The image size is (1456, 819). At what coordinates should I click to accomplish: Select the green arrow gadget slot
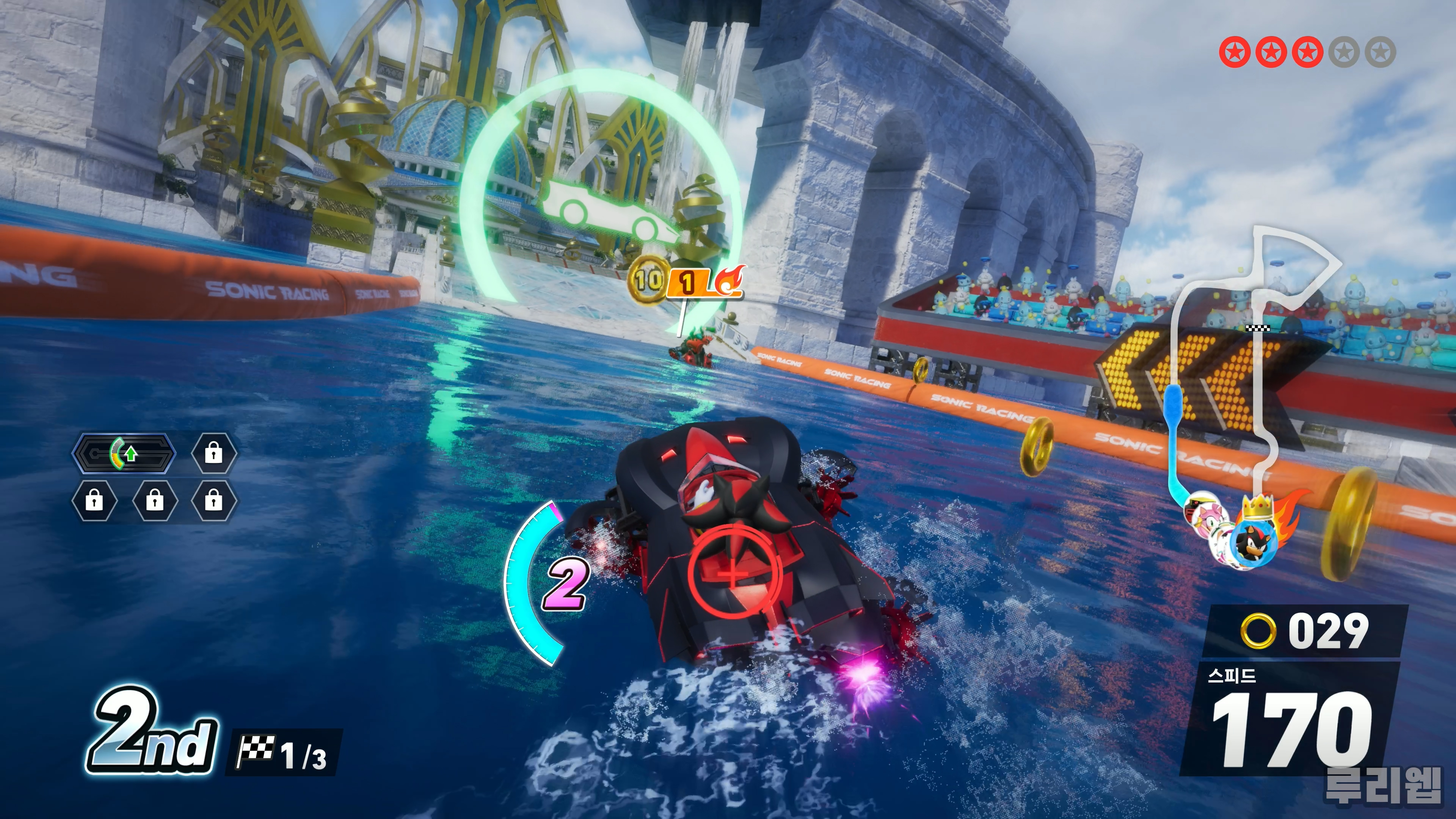tap(124, 453)
